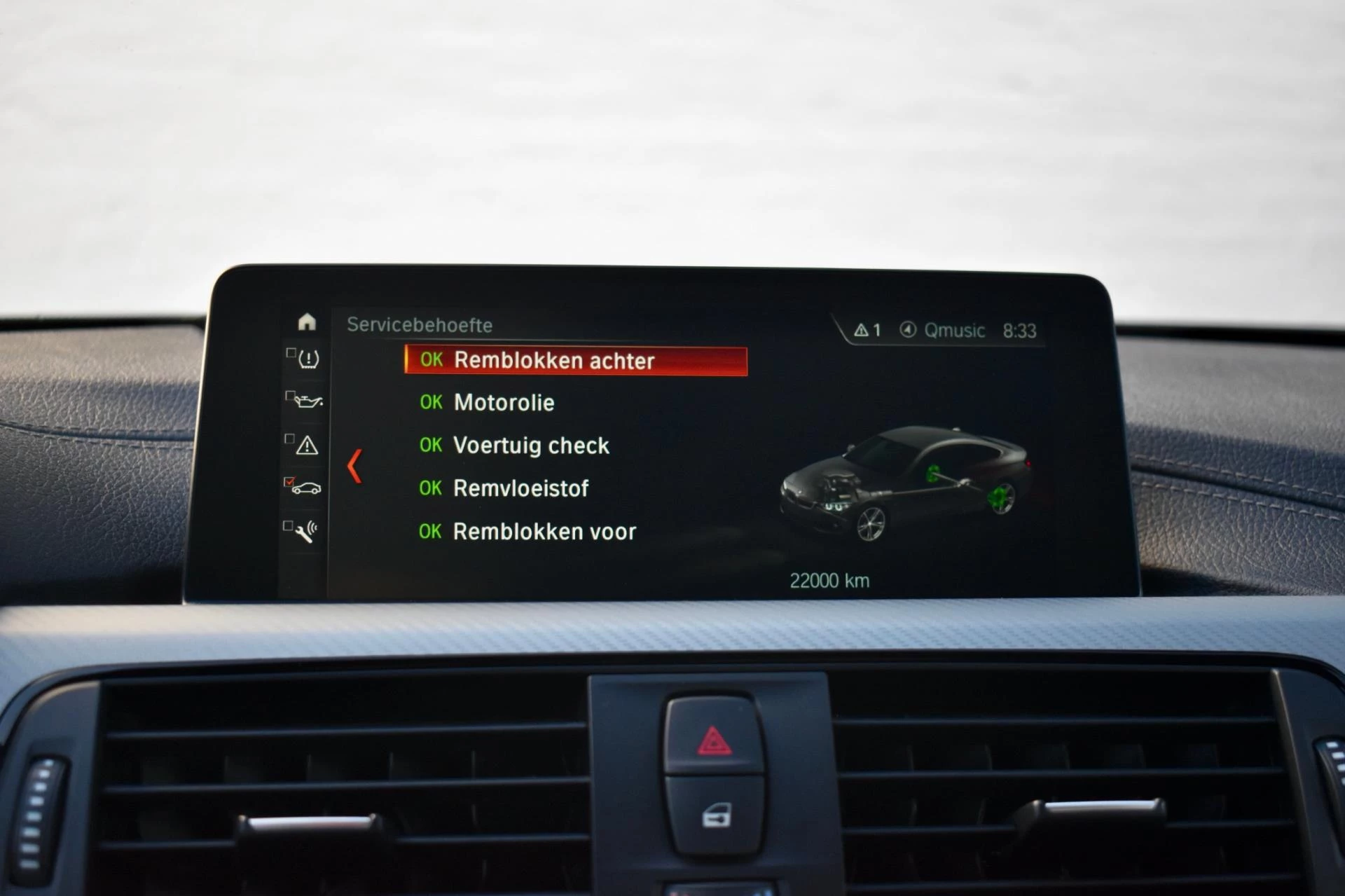Click the green OK indicator beside Motorolie

point(432,403)
